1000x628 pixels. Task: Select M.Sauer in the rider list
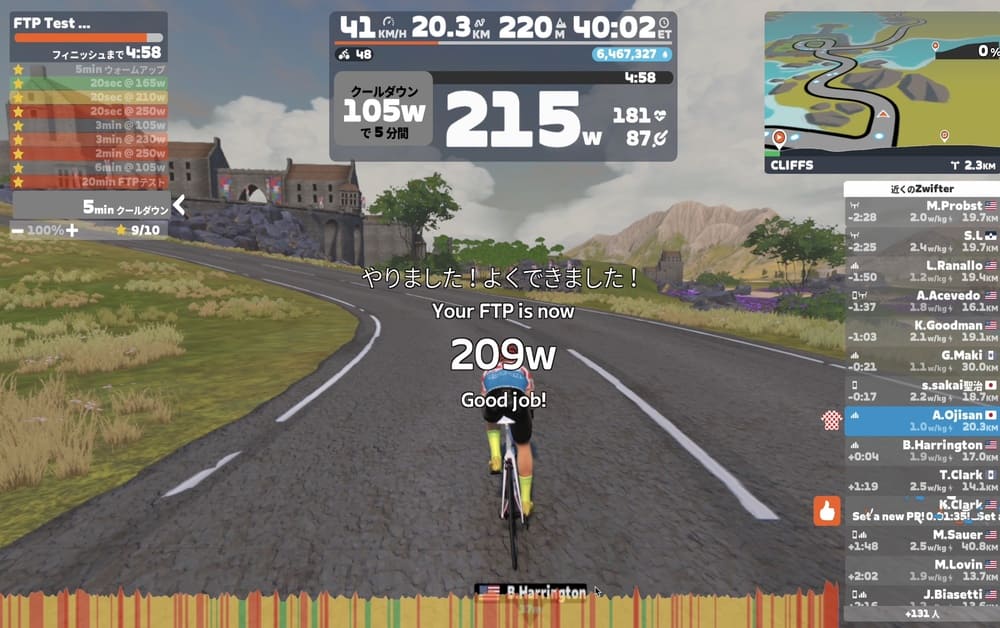coord(921,540)
